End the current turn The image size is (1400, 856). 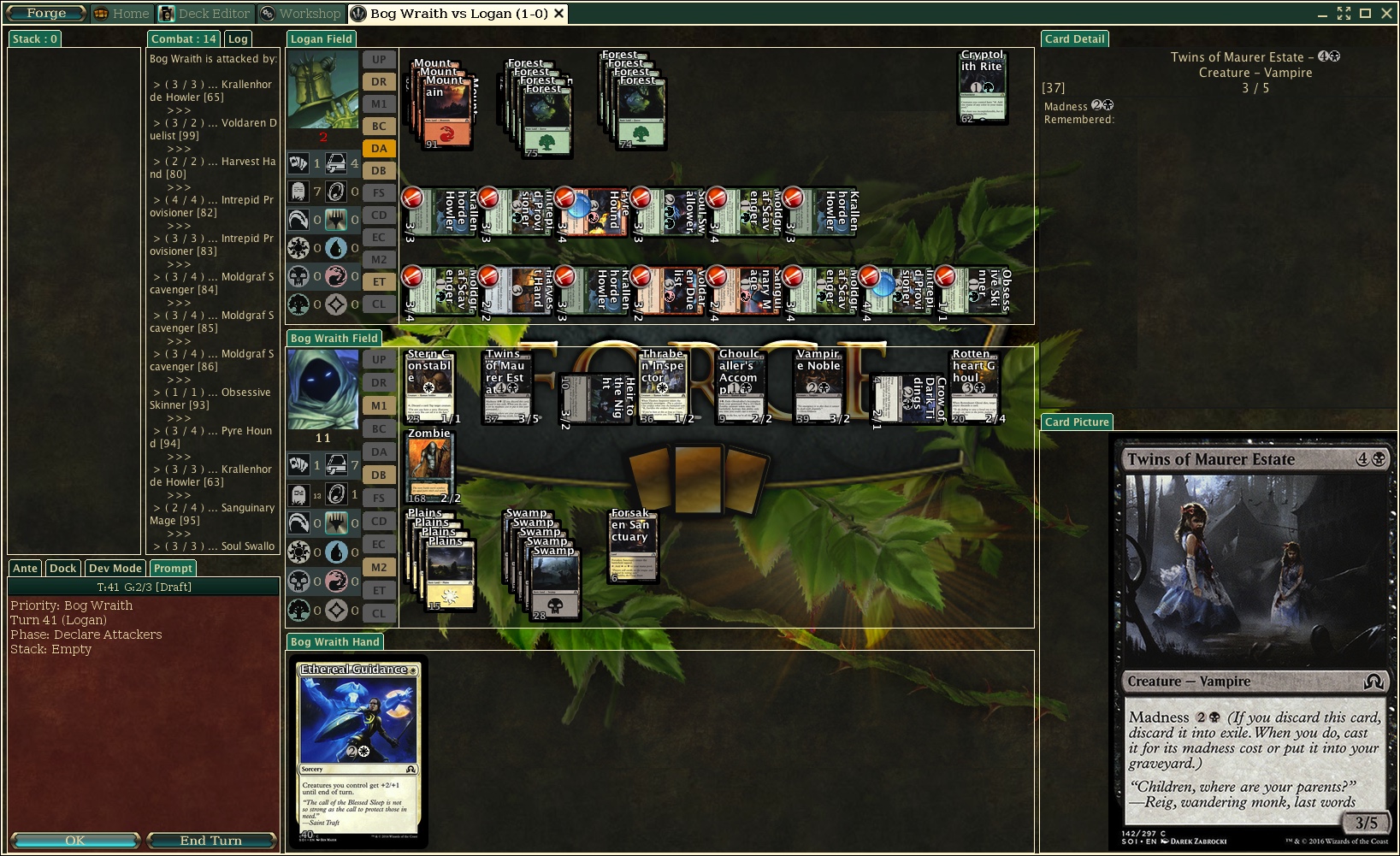[210, 841]
